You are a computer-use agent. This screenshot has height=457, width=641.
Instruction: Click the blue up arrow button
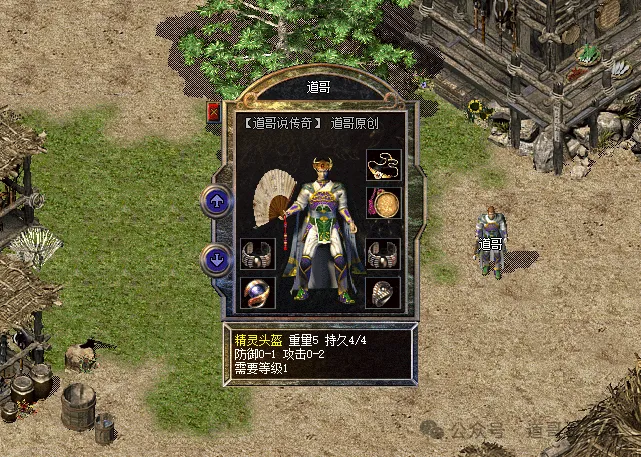(x=217, y=201)
